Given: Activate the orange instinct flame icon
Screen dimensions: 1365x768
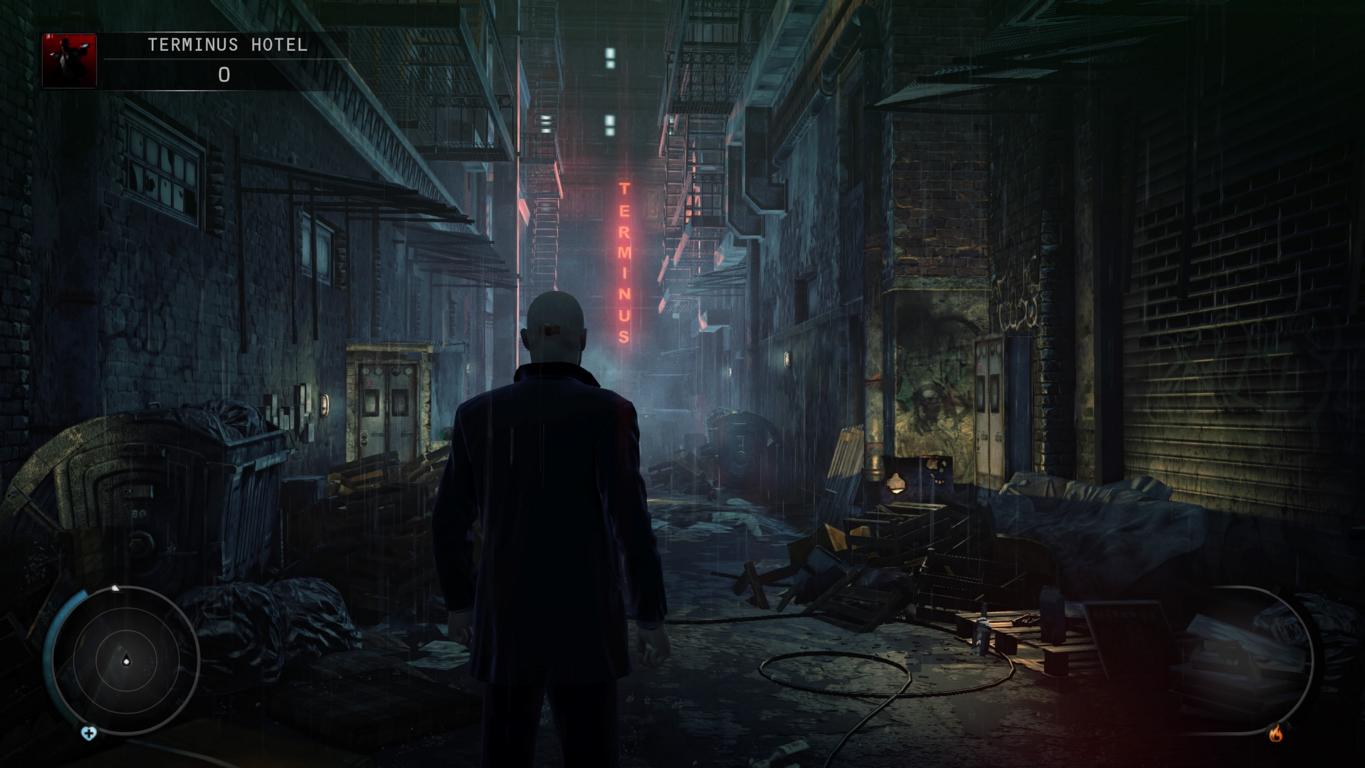Looking at the screenshot, I should click(1275, 735).
